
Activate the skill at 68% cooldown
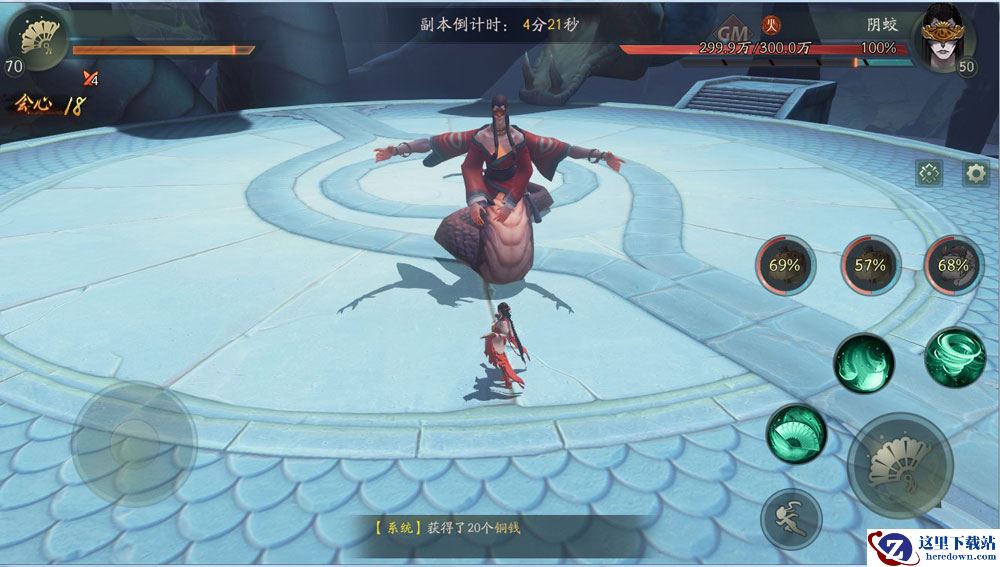pos(953,265)
